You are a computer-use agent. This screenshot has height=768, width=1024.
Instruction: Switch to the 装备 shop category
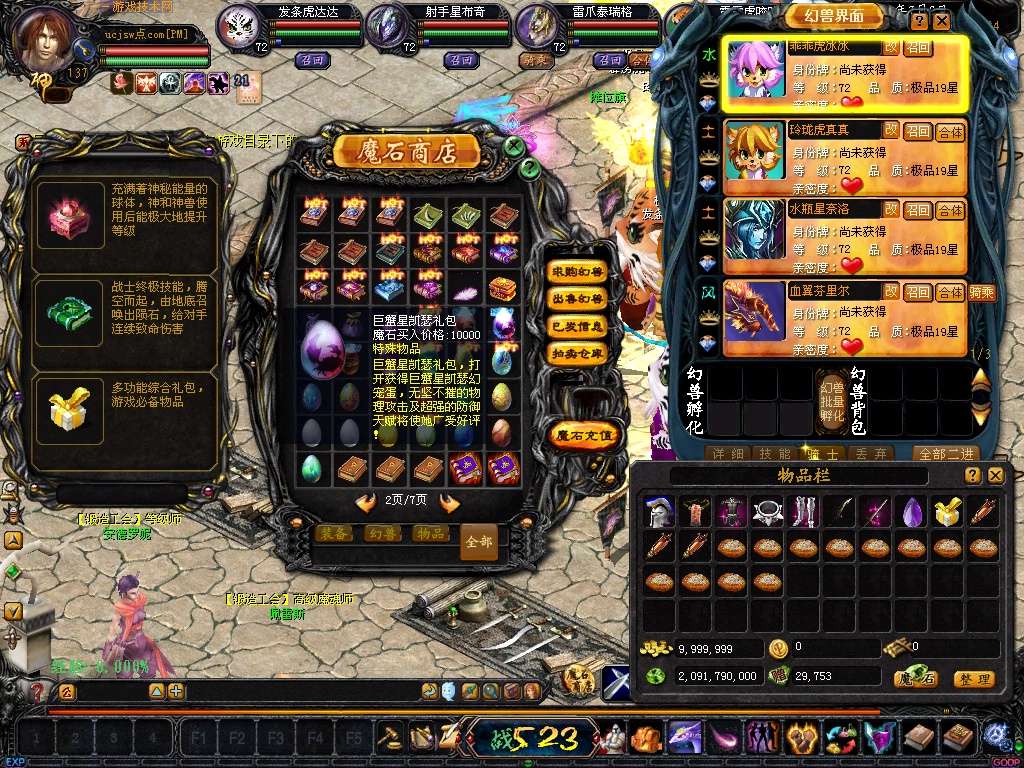(x=333, y=534)
